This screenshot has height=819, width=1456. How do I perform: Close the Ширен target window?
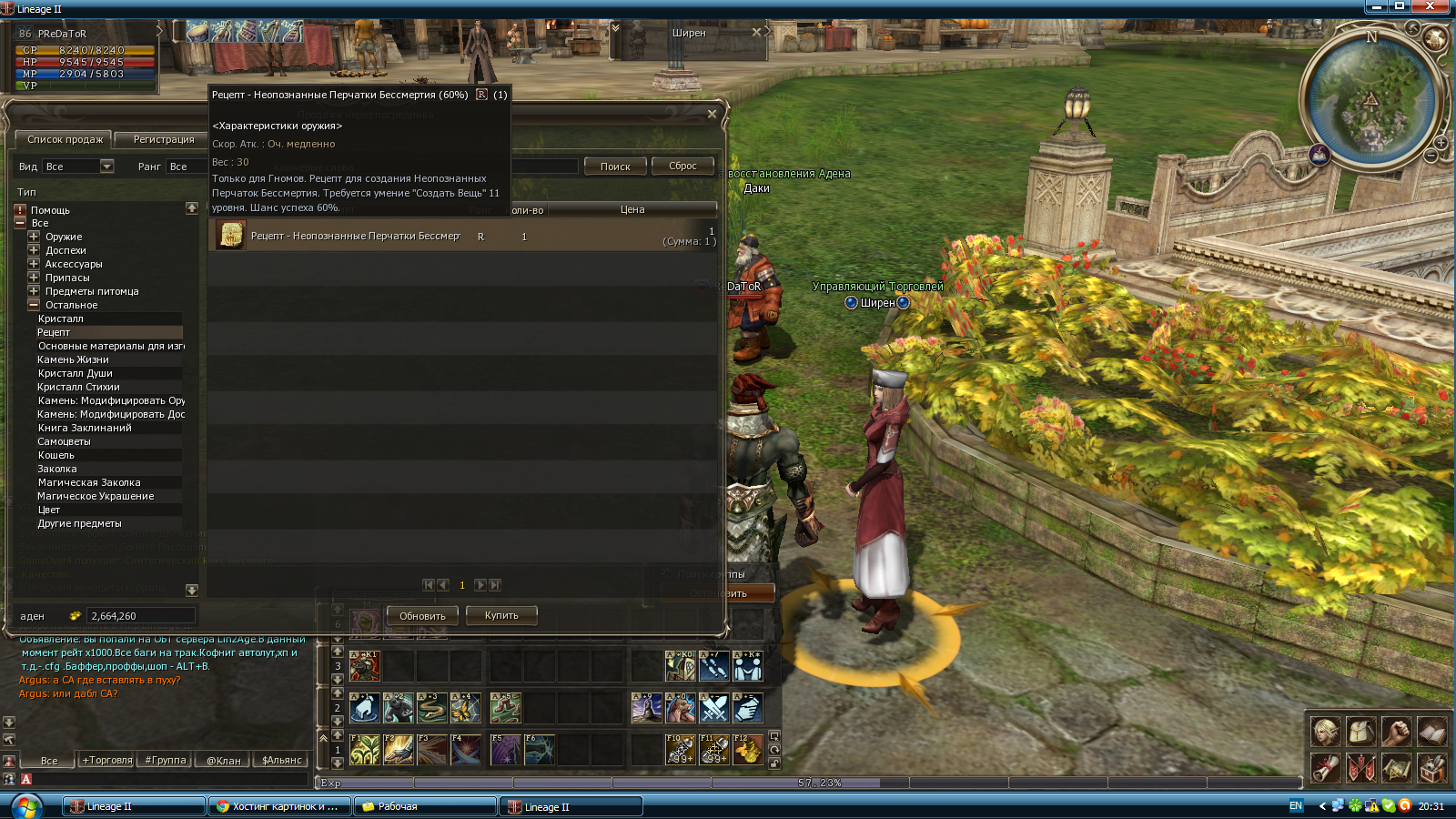[756, 33]
